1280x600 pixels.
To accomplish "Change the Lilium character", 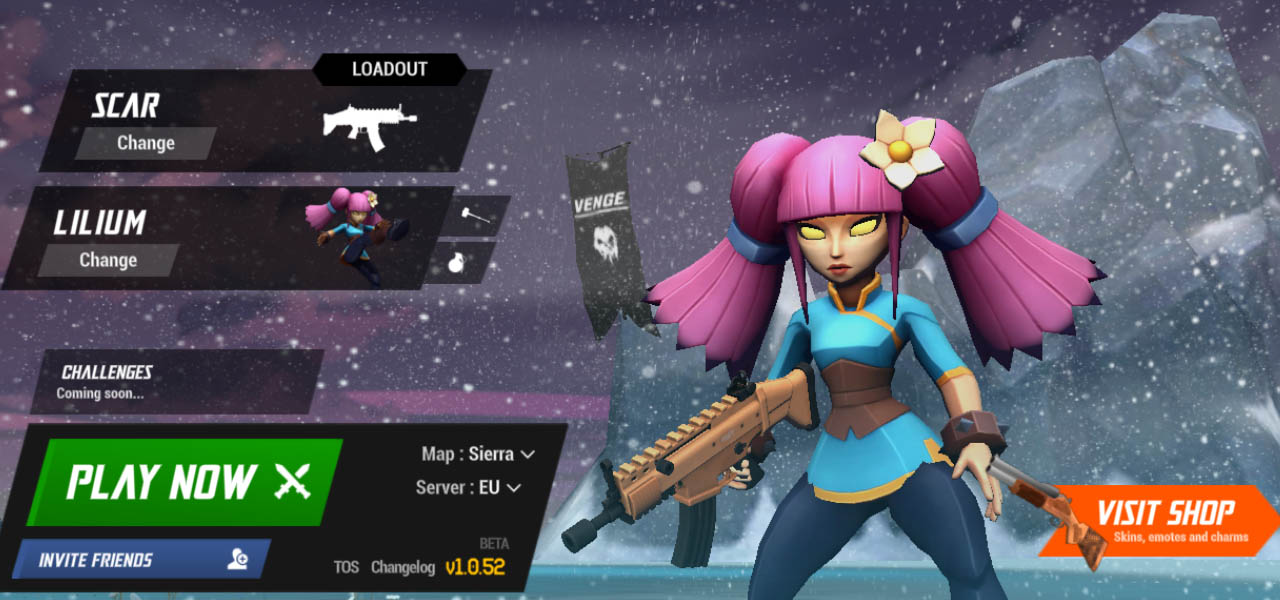I will click(x=108, y=260).
